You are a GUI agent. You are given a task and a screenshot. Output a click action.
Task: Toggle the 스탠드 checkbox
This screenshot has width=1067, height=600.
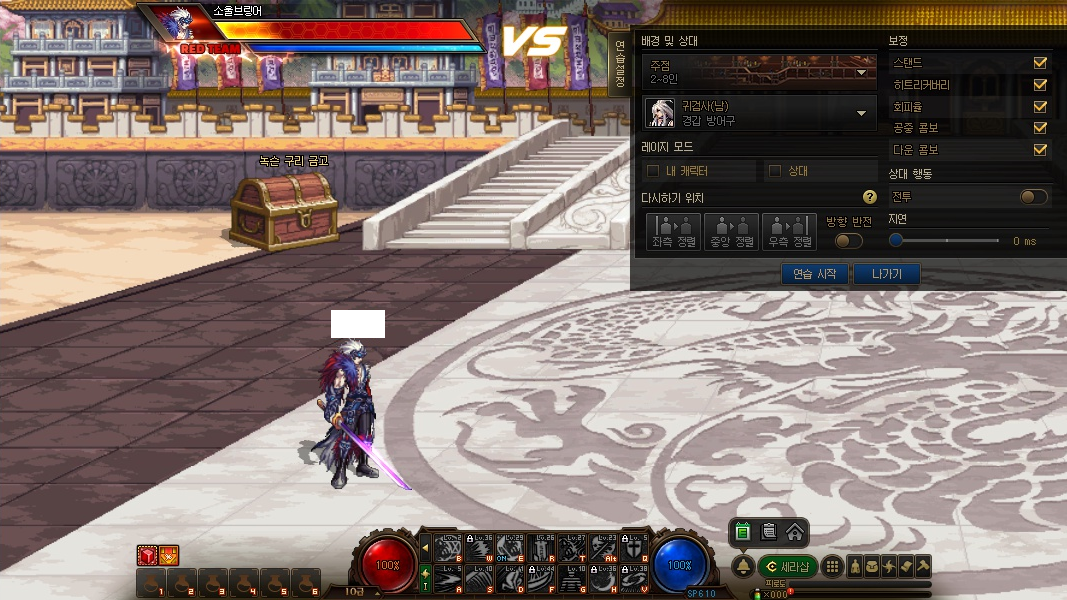pyautogui.click(x=1040, y=63)
